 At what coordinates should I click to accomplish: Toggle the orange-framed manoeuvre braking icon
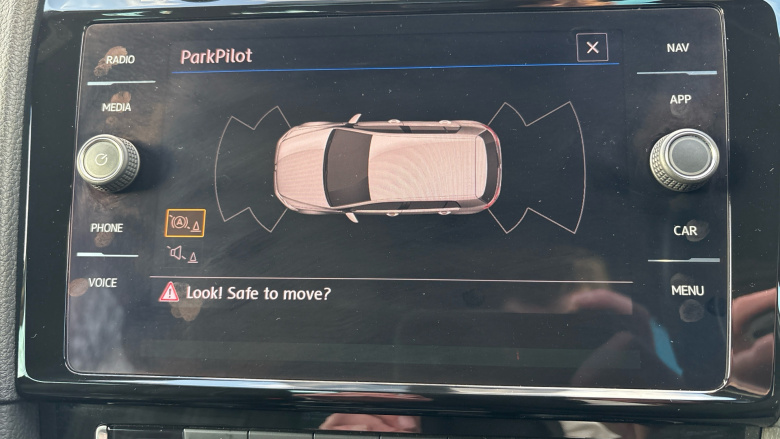coord(185,224)
